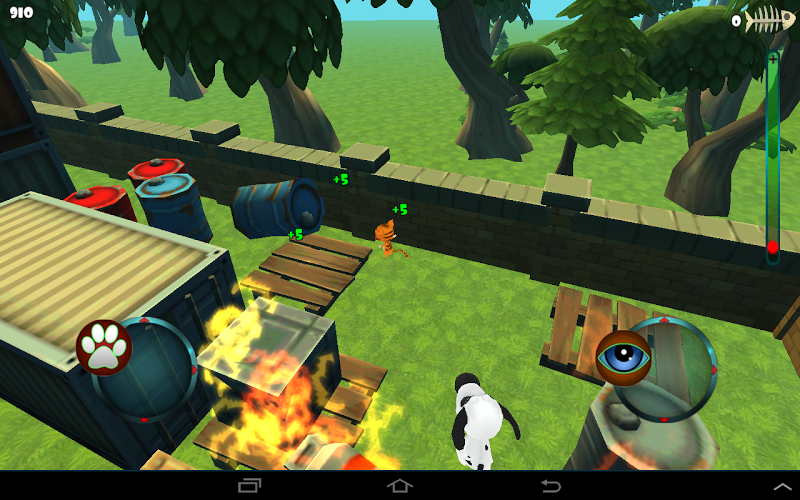Tap the paw print movement button
The height and width of the screenshot is (500, 800).
point(104,347)
